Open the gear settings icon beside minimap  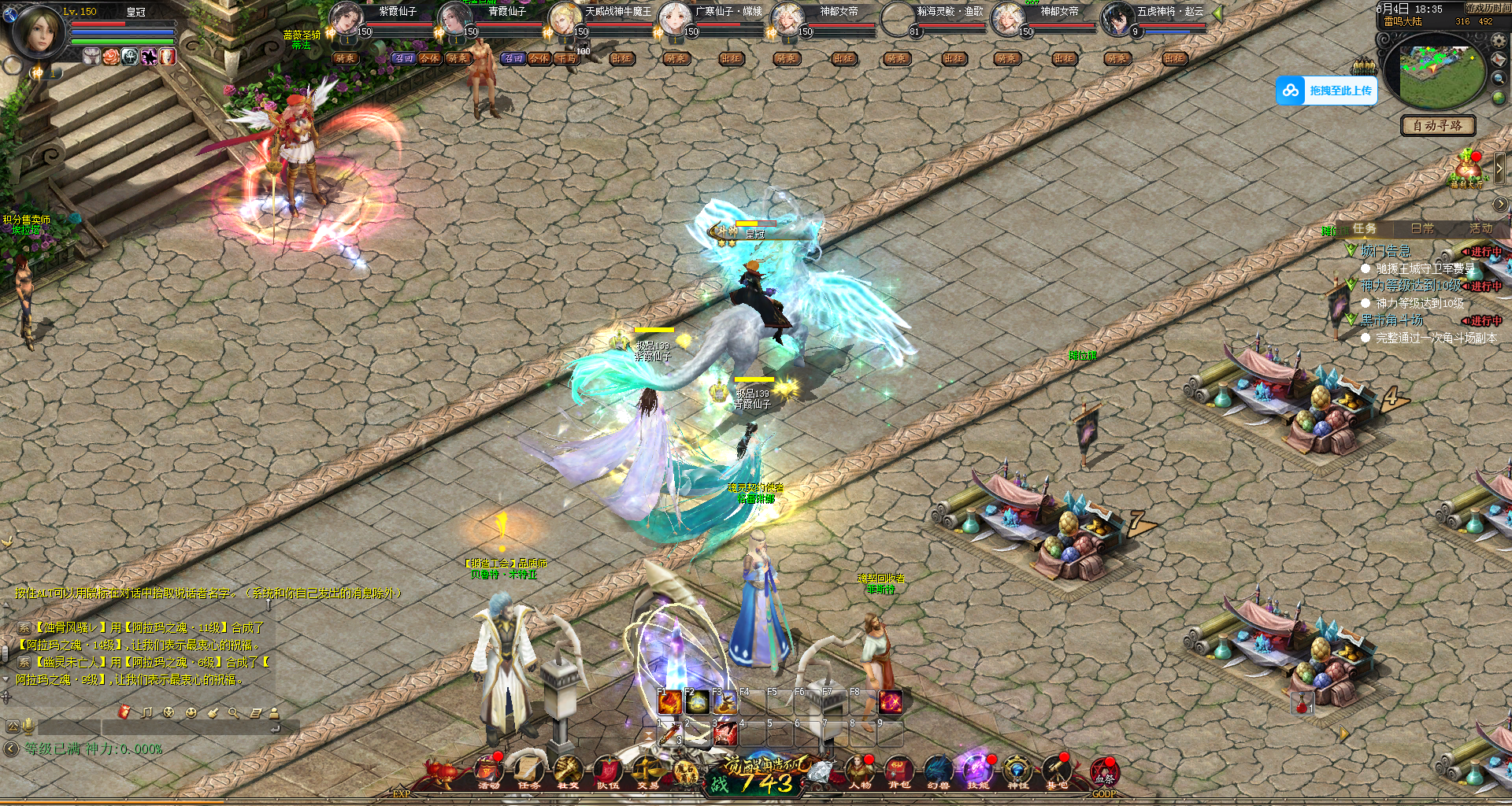click(x=1499, y=40)
